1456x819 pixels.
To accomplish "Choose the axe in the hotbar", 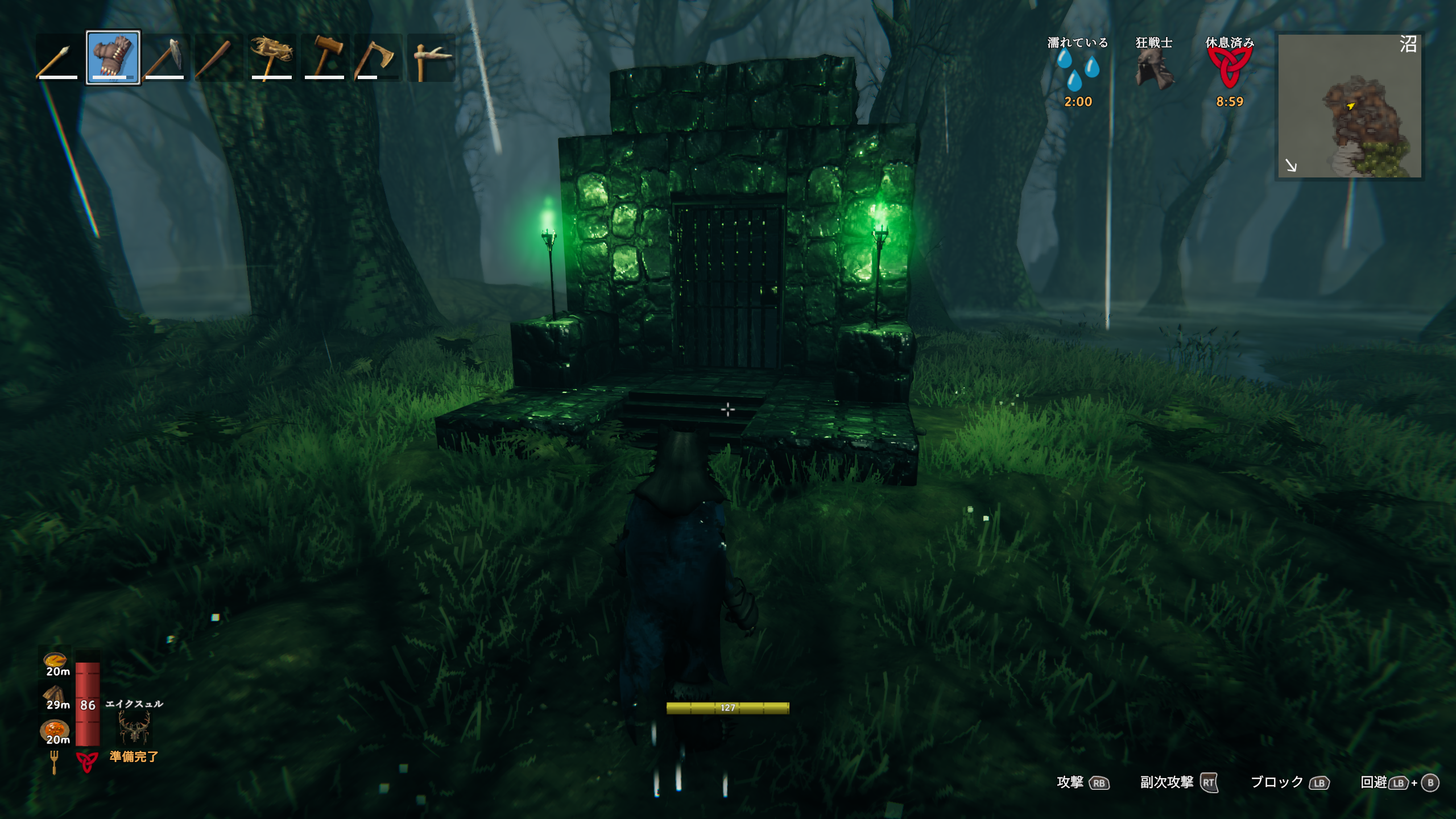I will click(x=377, y=58).
